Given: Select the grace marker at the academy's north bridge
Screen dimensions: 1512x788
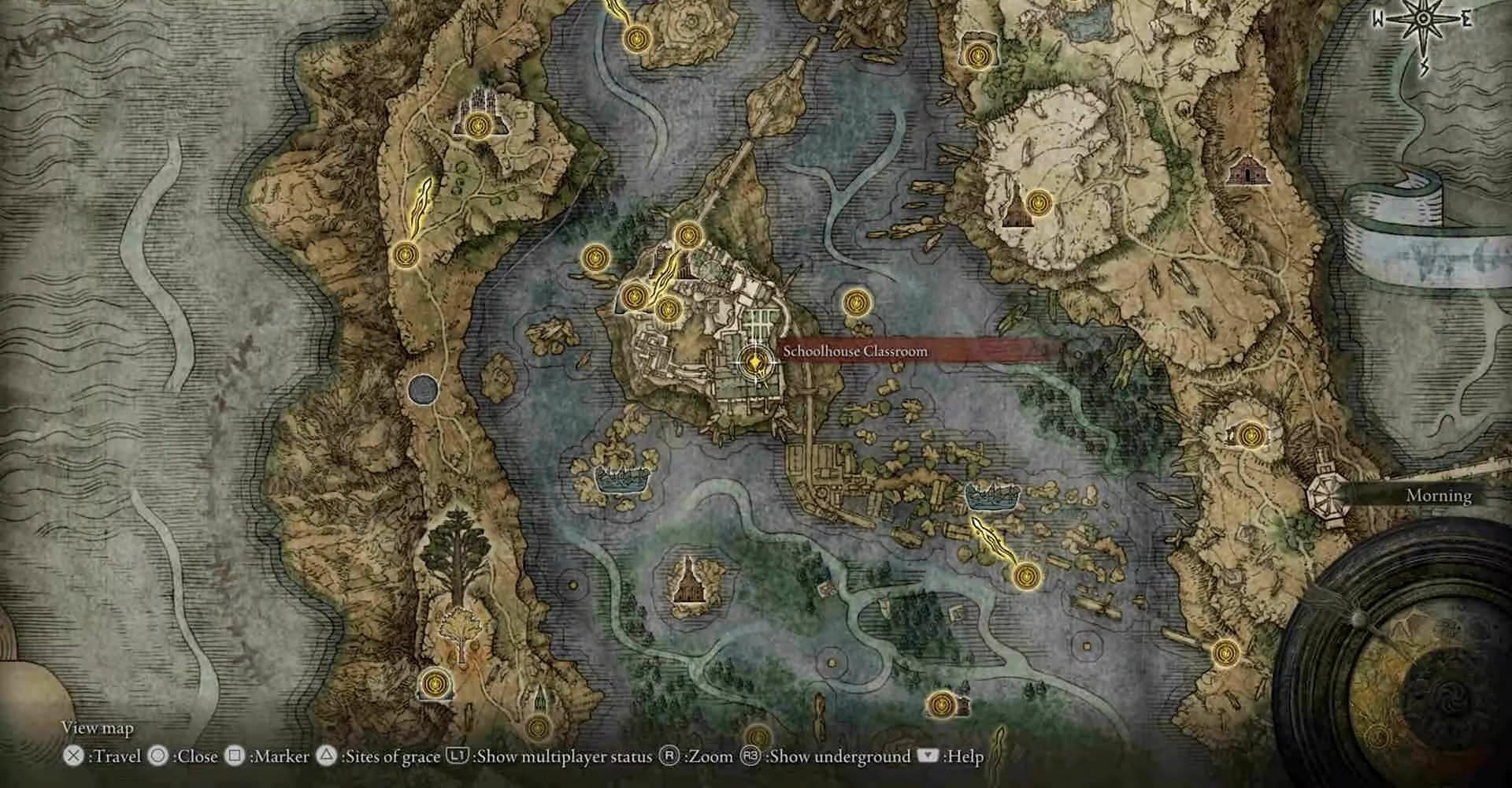Looking at the screenshot, I should 688,233.
